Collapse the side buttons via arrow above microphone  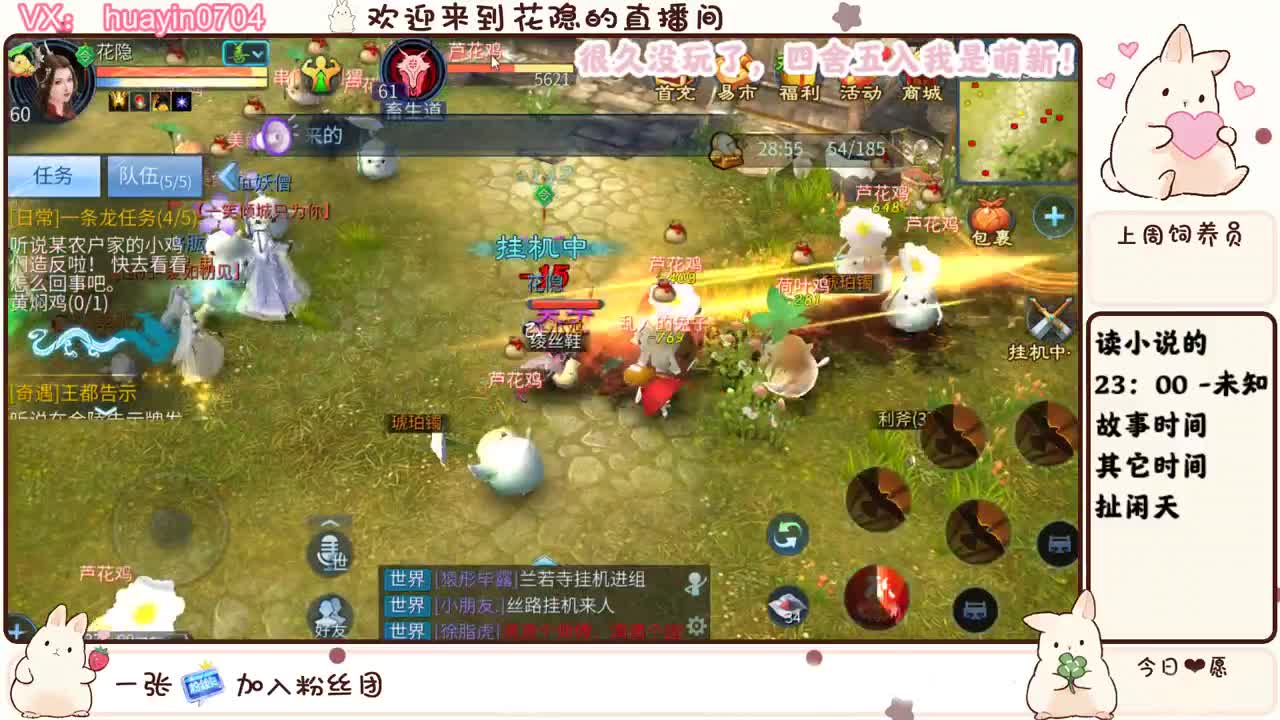328,524
